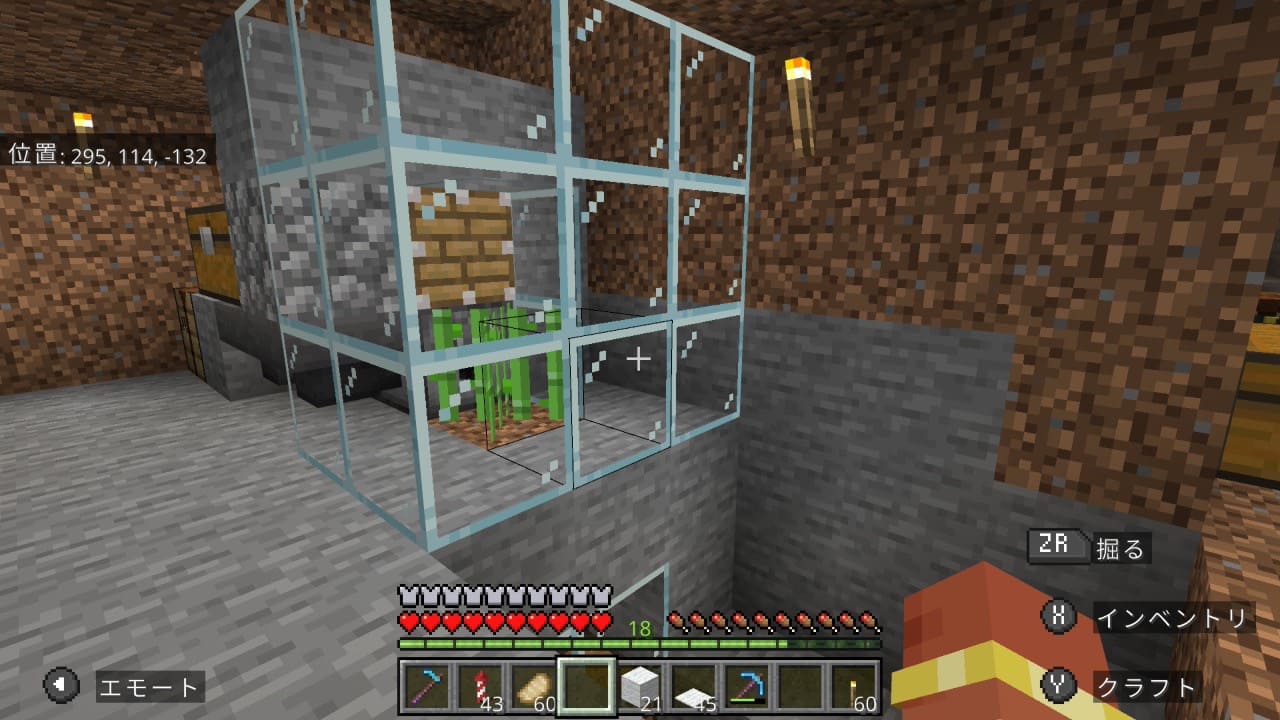This screenshot has width=1280, height=720.
Task: Equip the diamond pickaxe showing a durability bar
Action: pyautogui.click(x=746, y=688)
